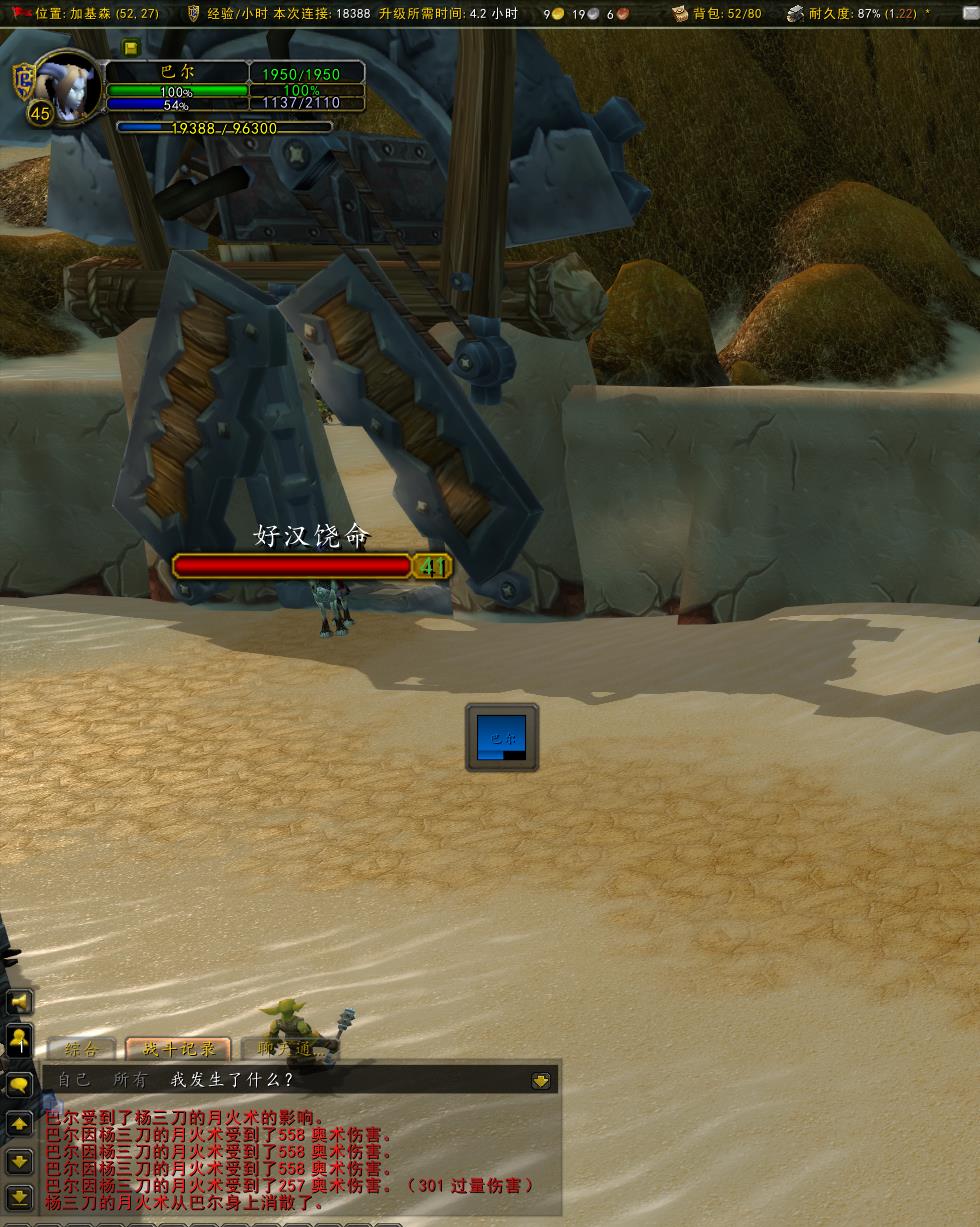
Task: Select the 我发生了什么? filter
Action: coord(232,1080)
